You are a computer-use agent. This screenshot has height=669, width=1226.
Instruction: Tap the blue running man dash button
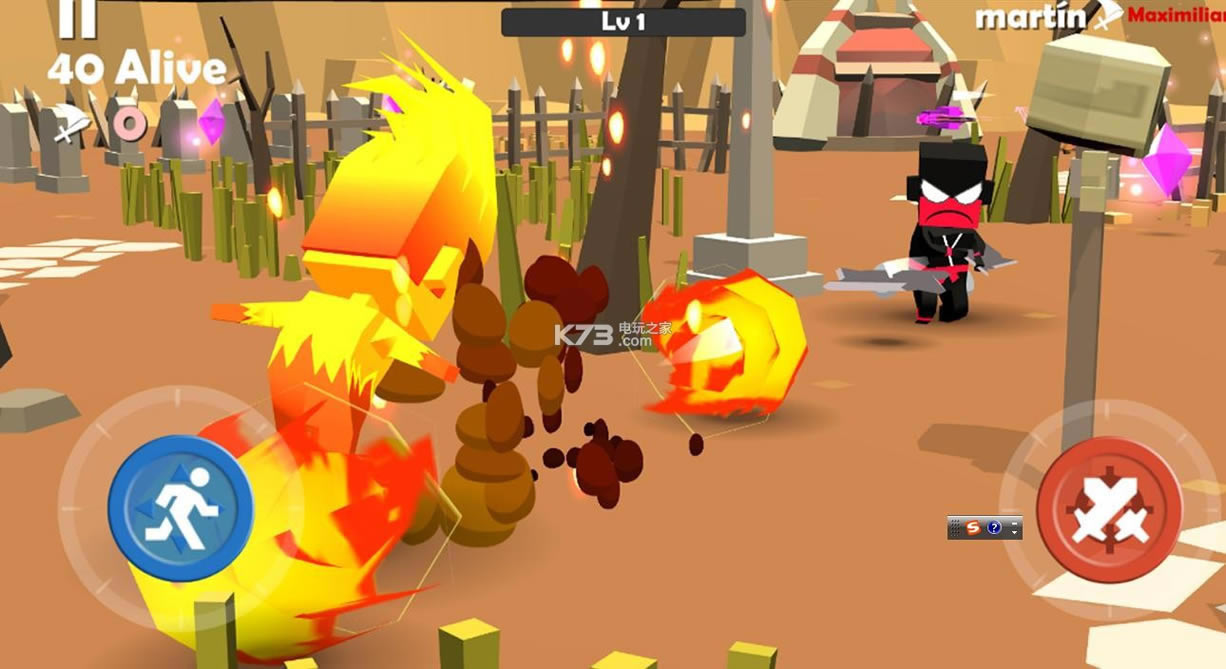pyautogui.click(x=180, y=508)
